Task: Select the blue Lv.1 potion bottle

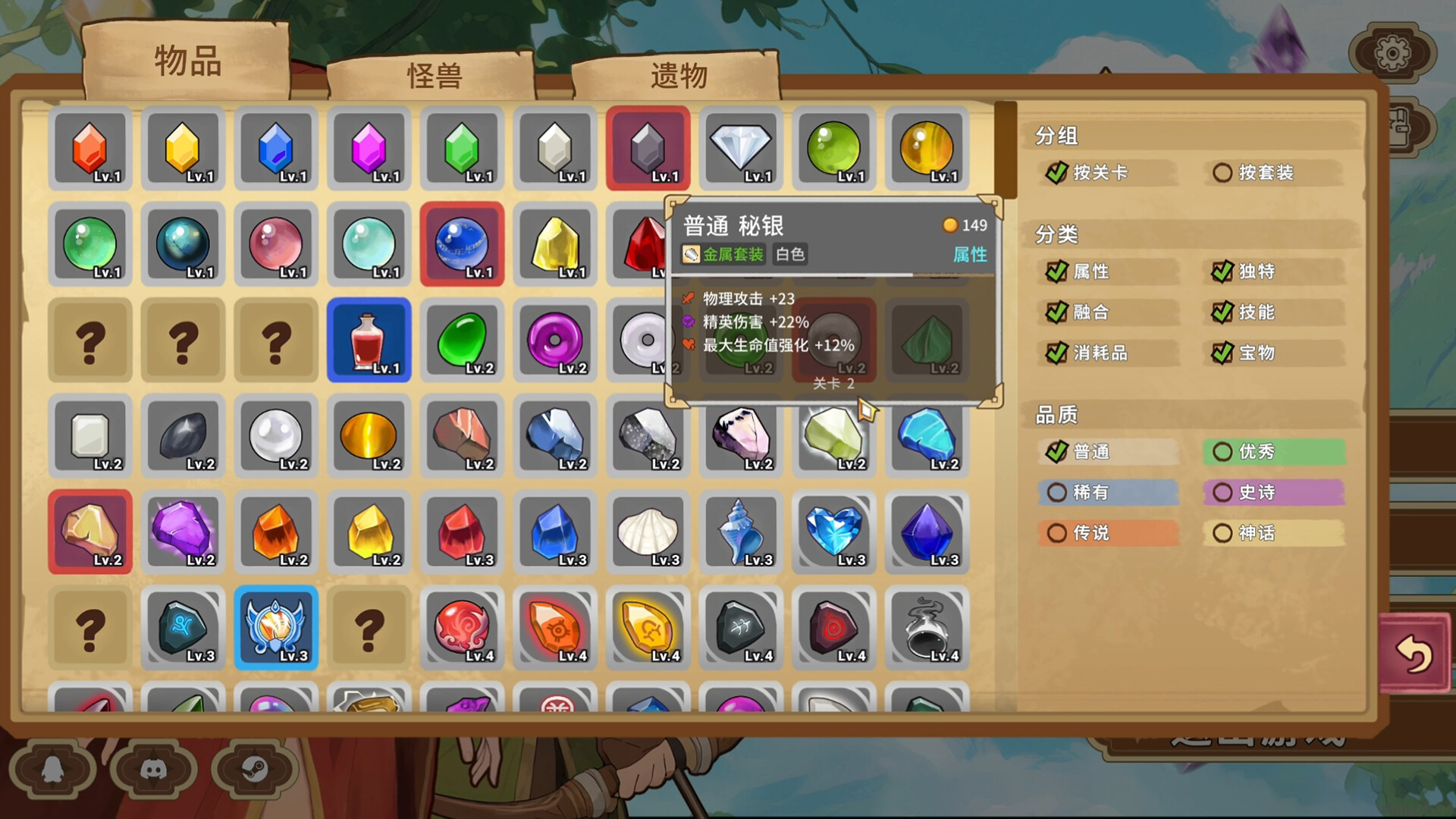Action: 369,340
